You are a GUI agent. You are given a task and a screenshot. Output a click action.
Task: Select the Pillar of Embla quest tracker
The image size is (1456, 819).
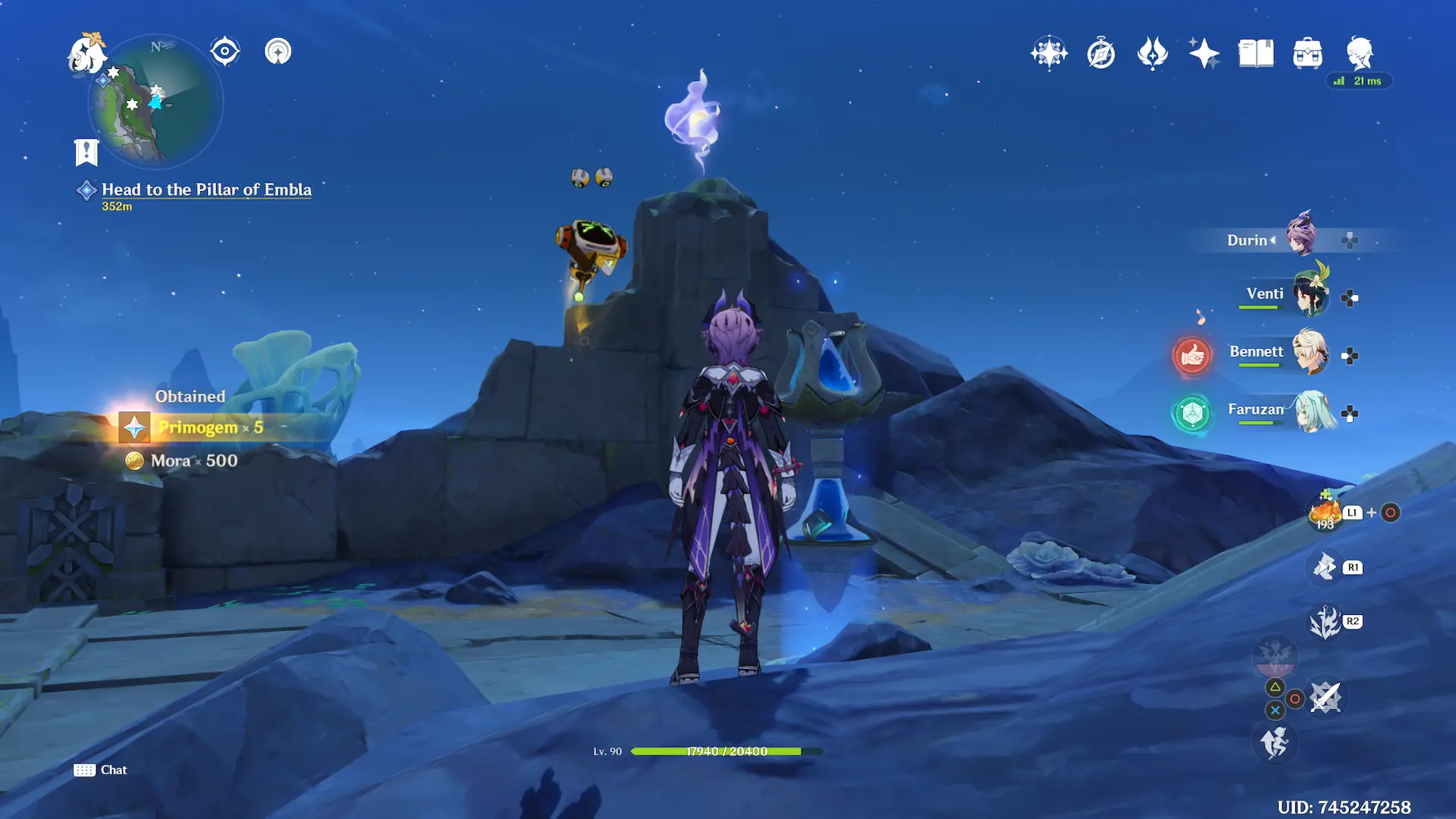tap(206, 190)
